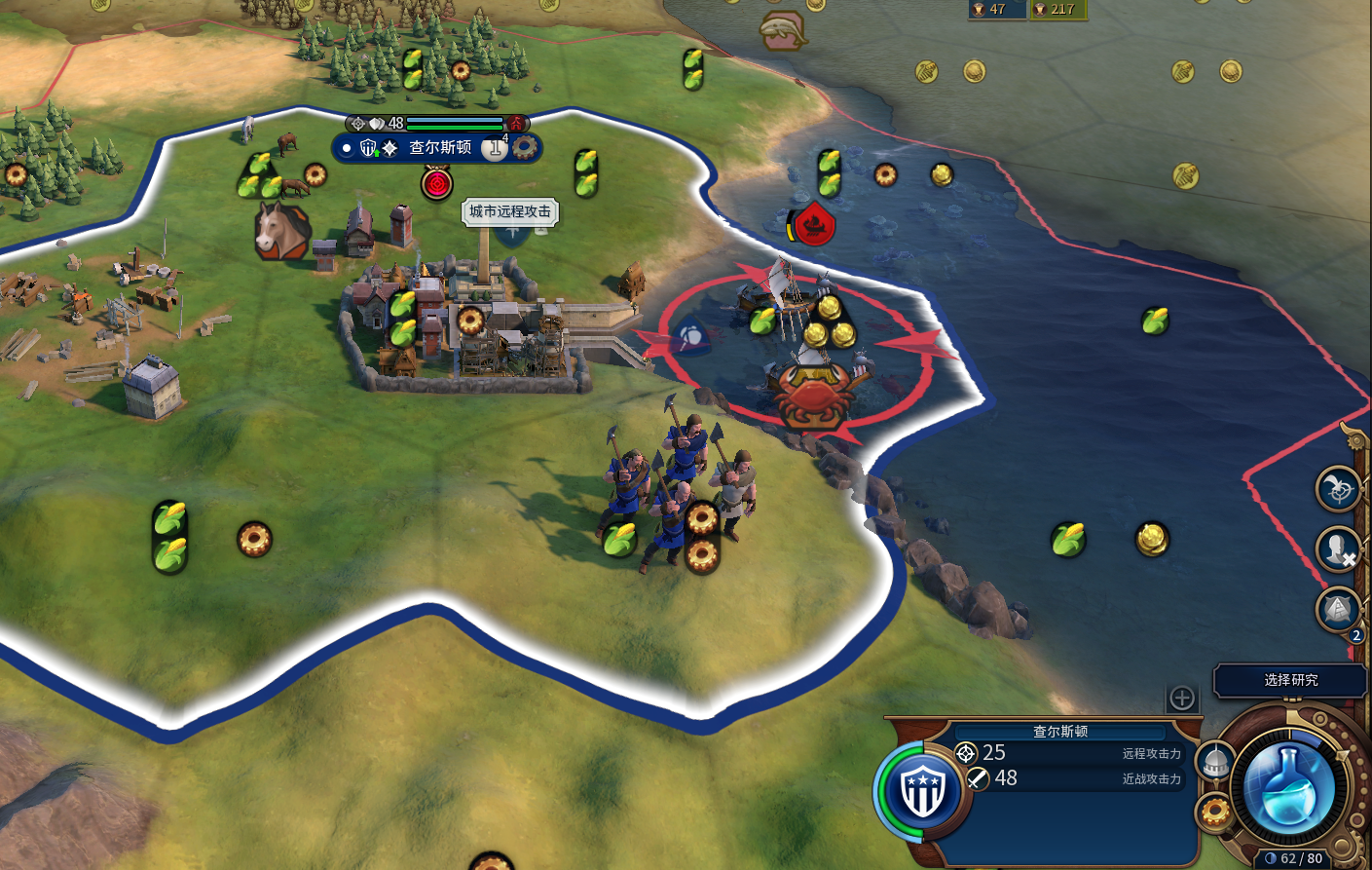The image size is (1372, 870).
Task: Click the gear production icon on city banner
Action: click(x=525, y=147)
